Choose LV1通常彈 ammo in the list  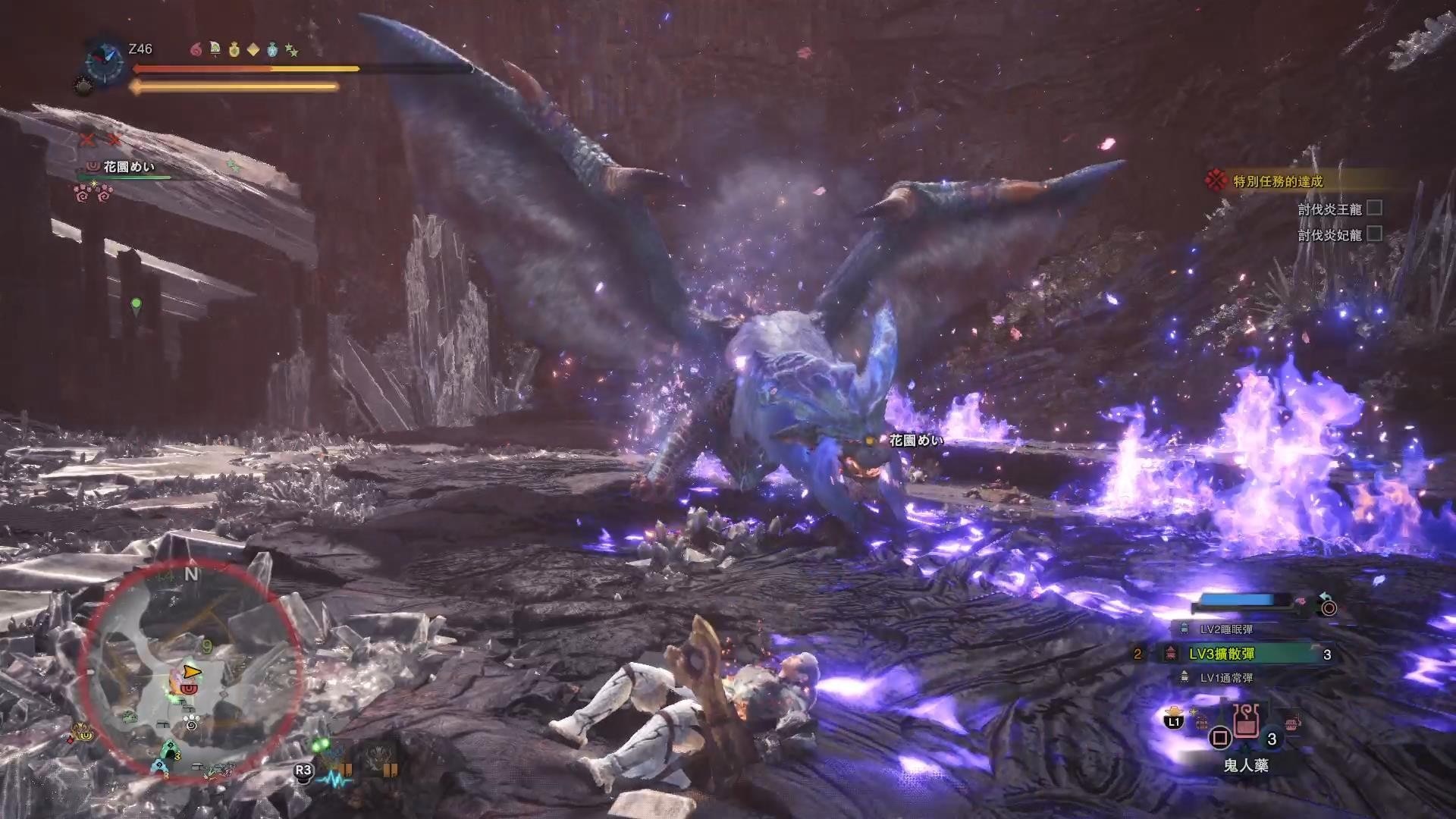click(1225, 678)
